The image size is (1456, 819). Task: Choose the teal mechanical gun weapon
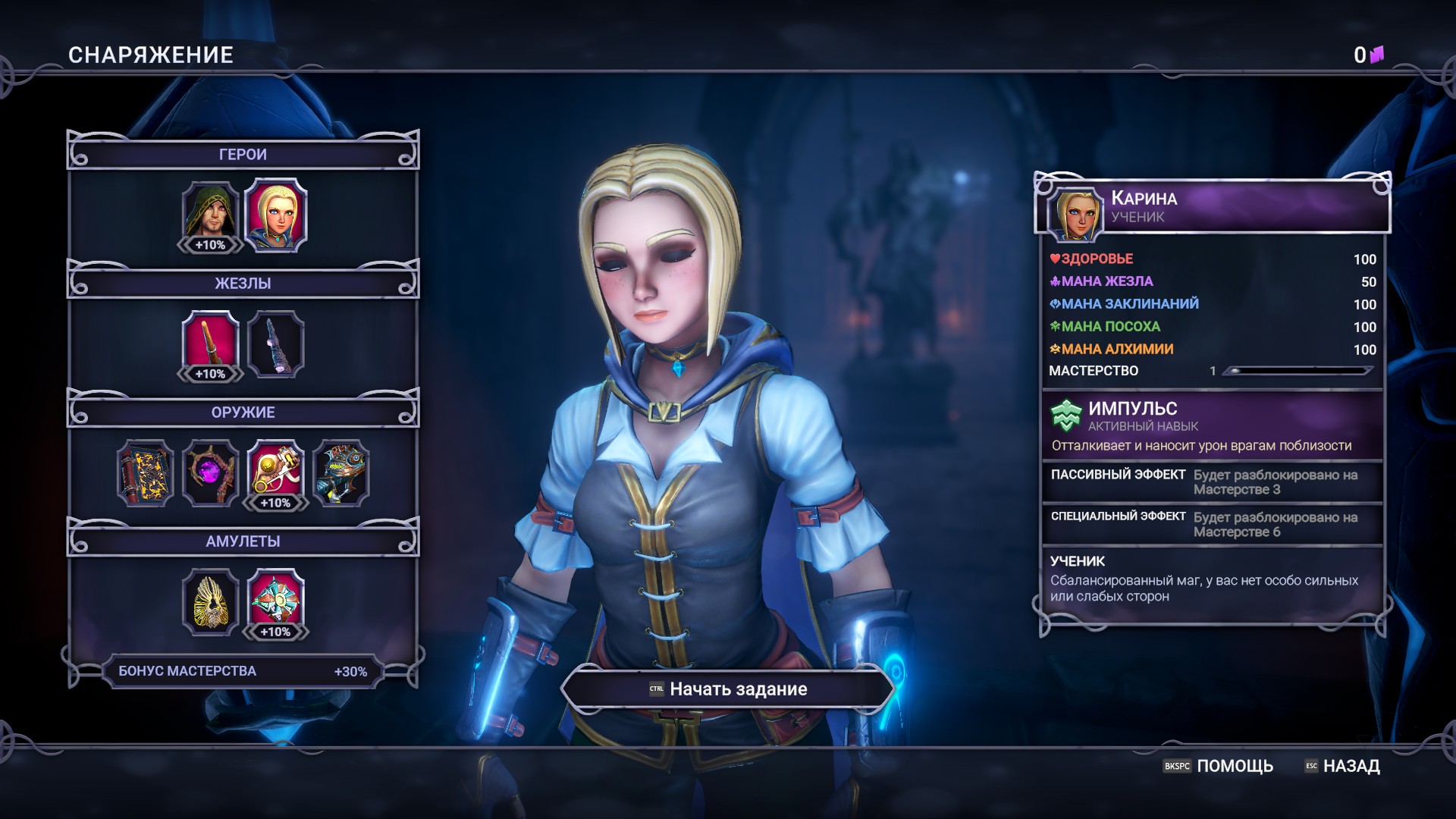coord(340,472)
